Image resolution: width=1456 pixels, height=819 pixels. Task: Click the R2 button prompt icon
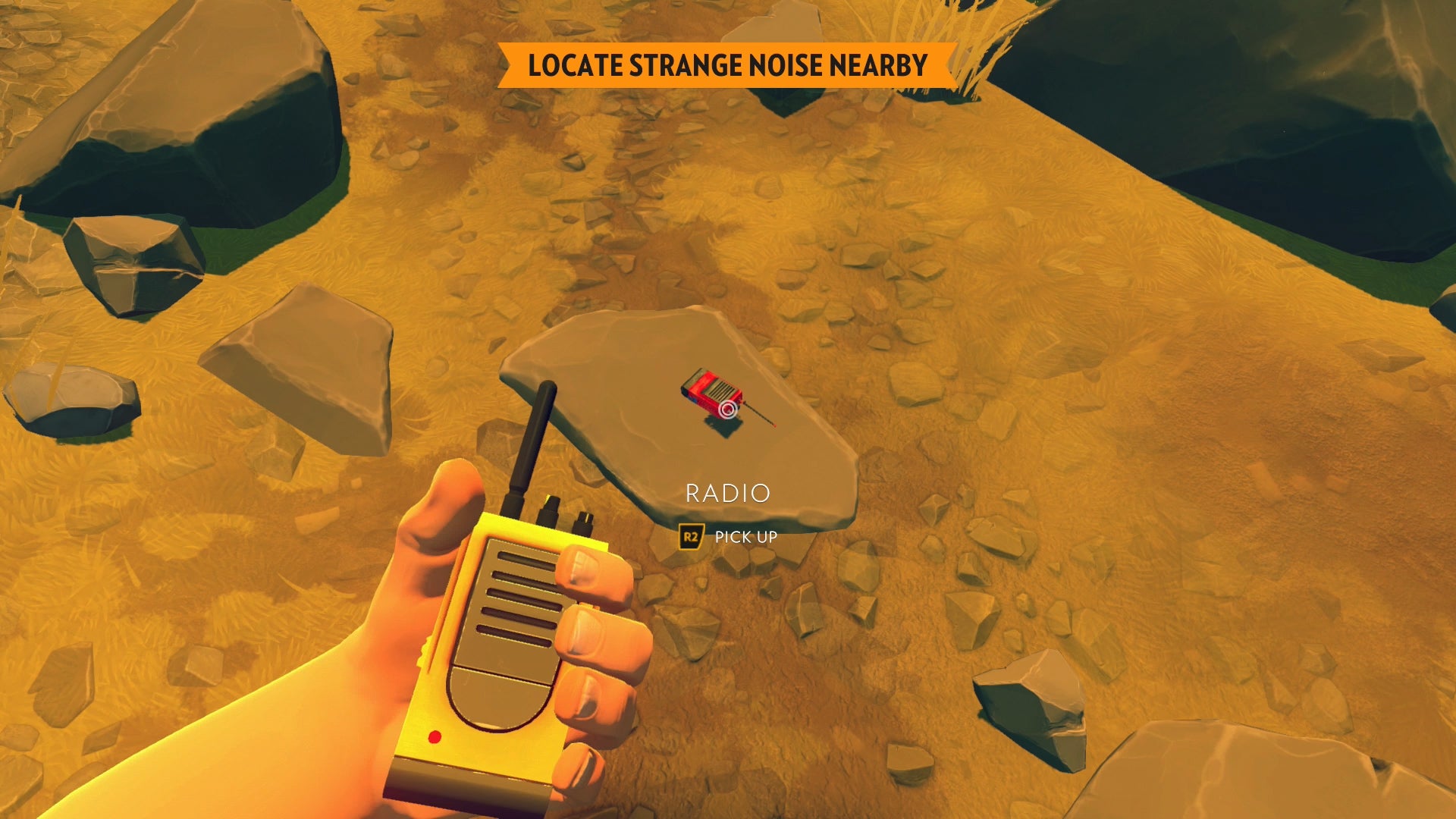[692, 536]
